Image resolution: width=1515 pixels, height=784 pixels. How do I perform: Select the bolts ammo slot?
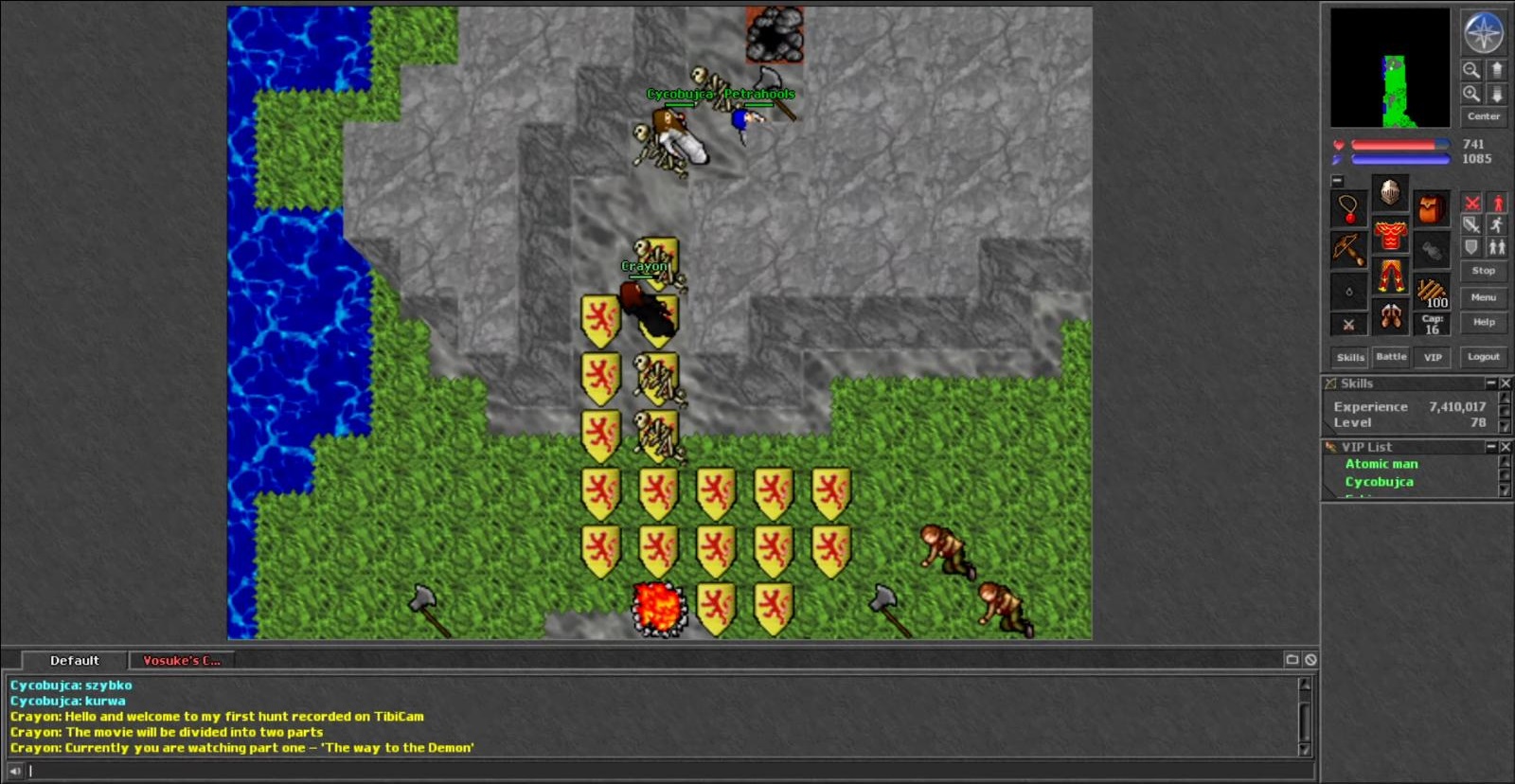click(x=1432, y=291)
